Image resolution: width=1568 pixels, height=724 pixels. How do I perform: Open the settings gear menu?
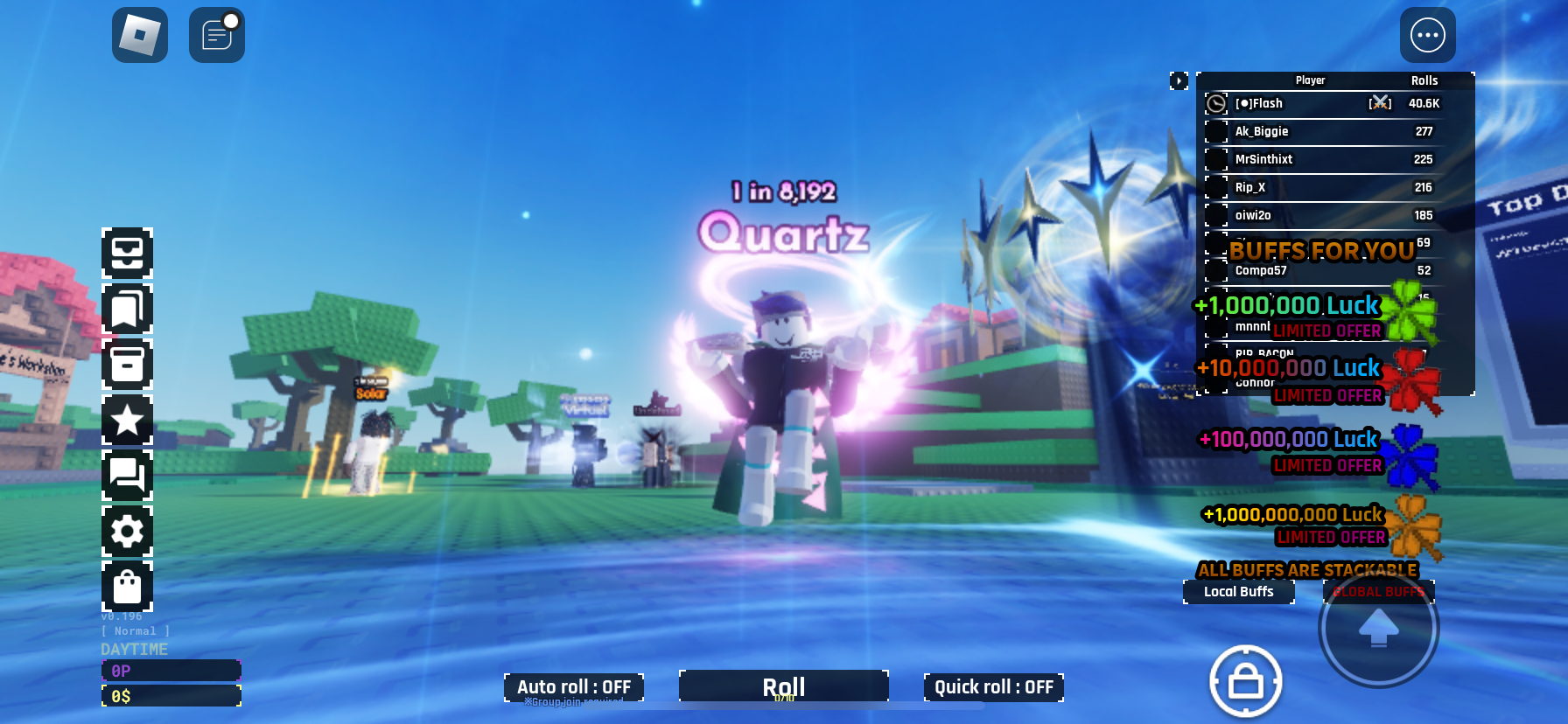127,532
